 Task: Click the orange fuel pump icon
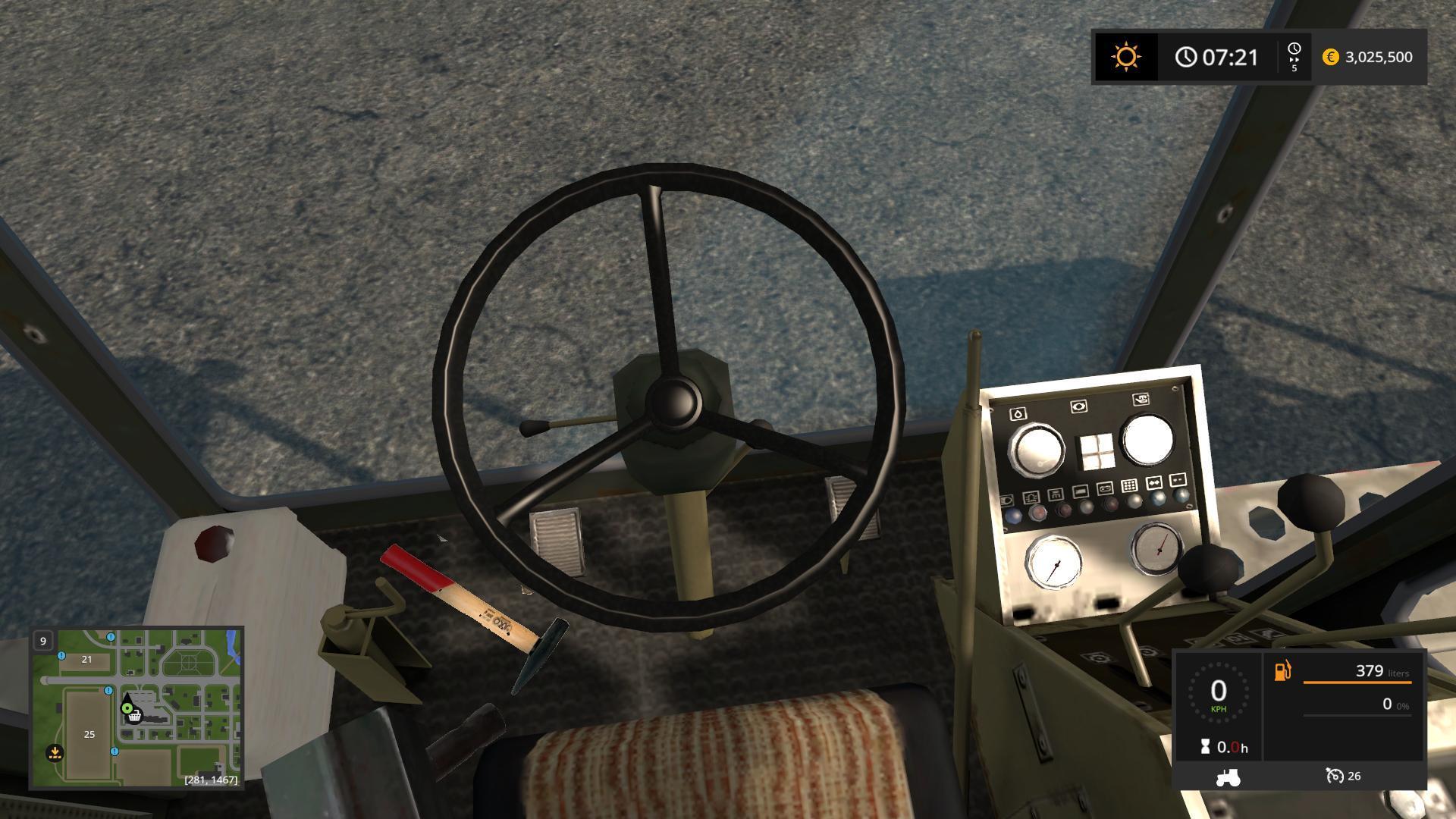[1282, 671]
